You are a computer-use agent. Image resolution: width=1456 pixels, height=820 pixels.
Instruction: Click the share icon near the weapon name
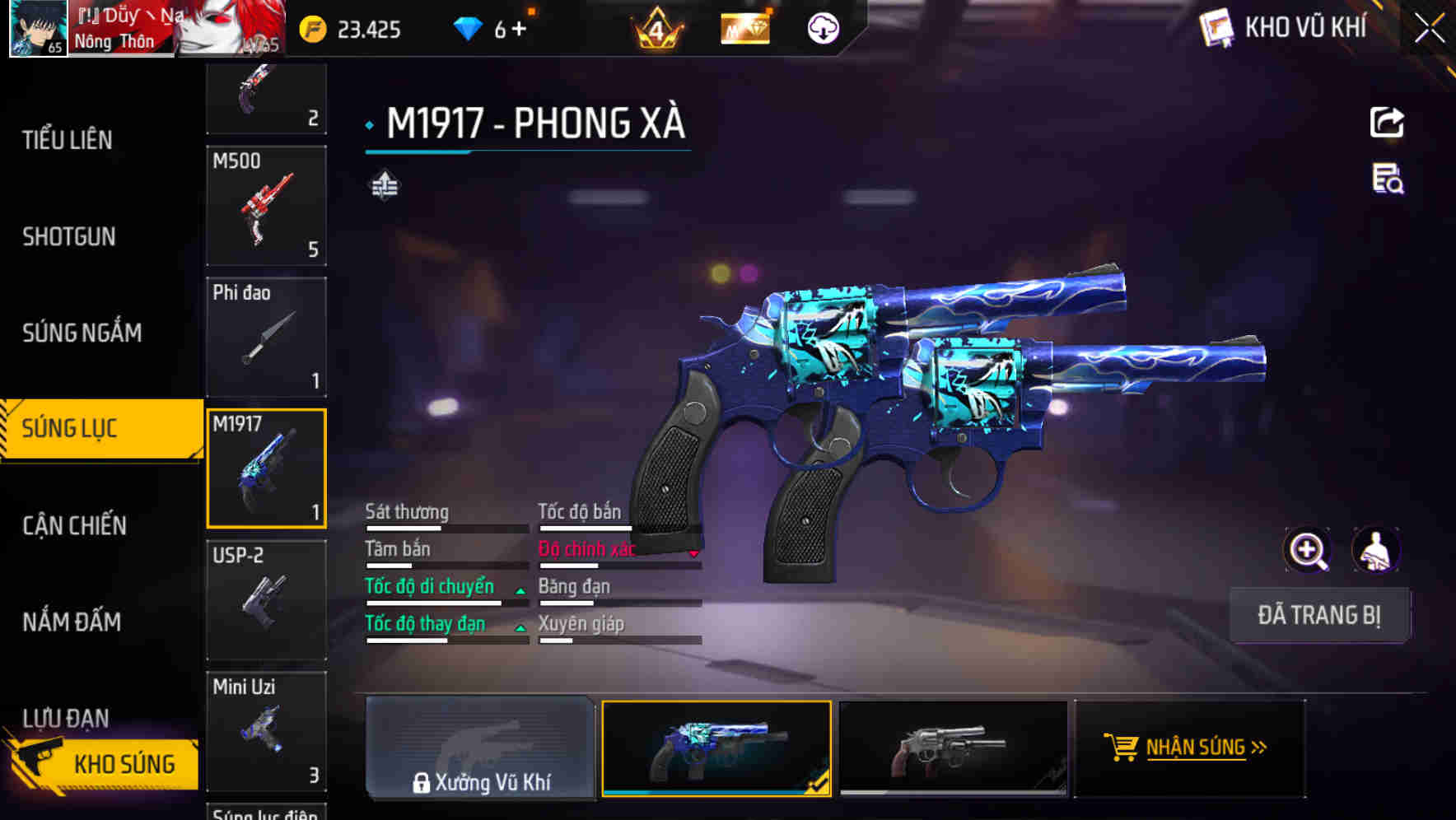(x=1388, y=122)
